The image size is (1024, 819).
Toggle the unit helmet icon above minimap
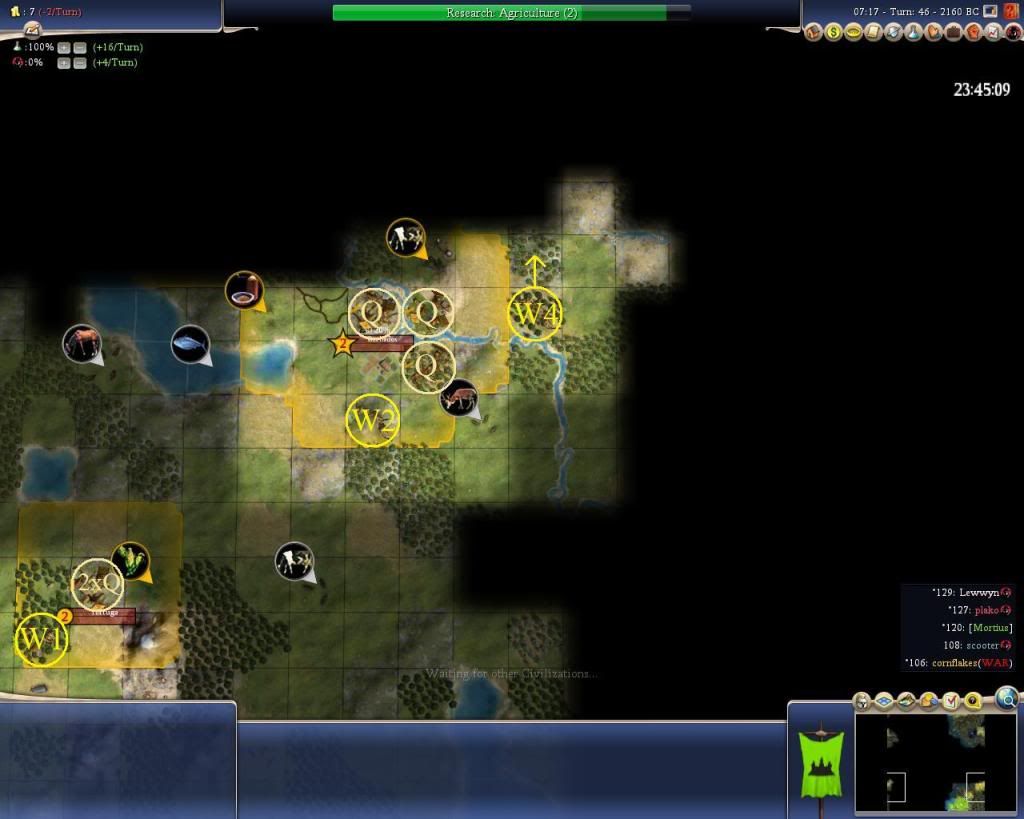click(863, 700)
